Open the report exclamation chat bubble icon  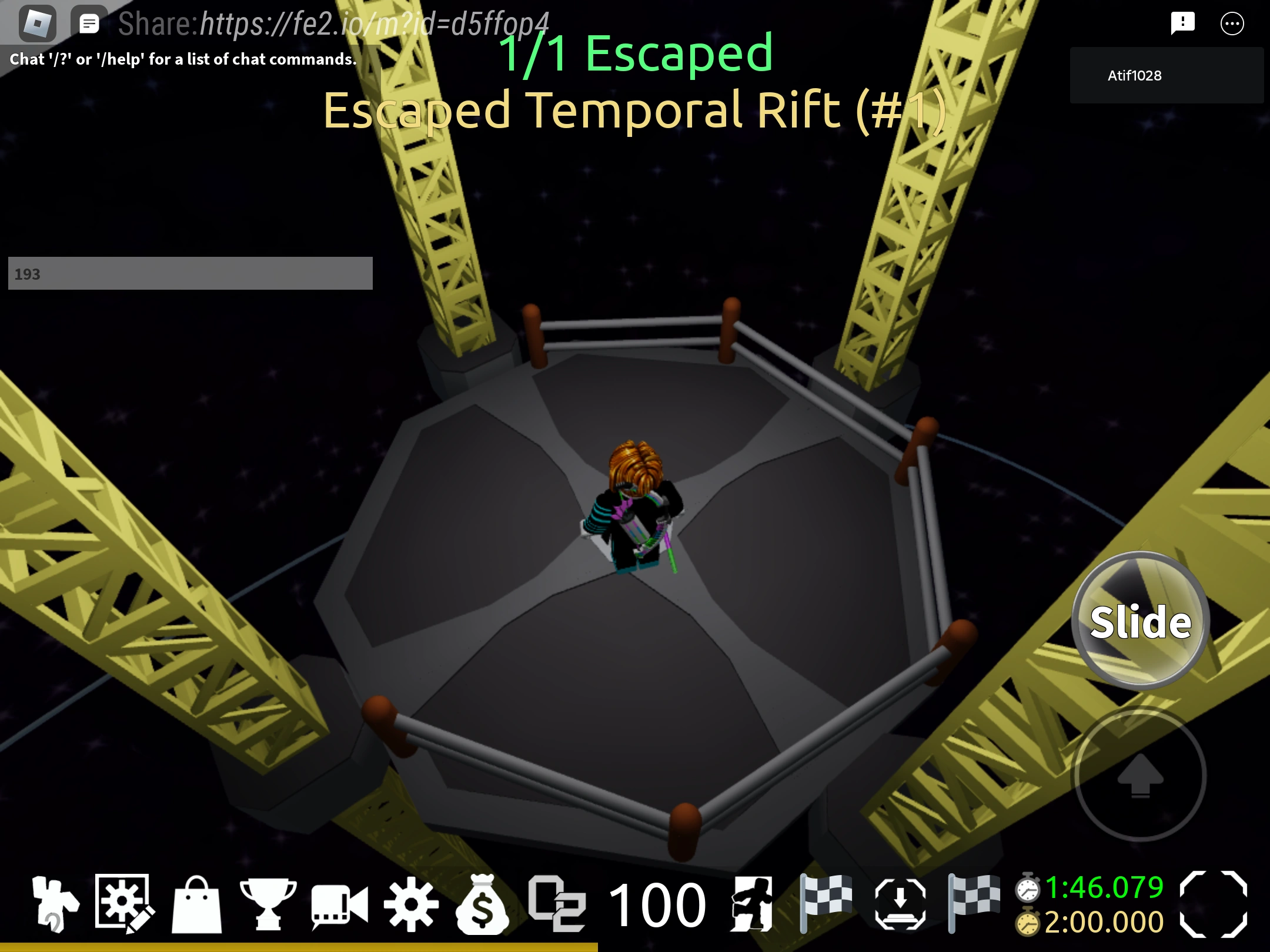[x=1183, y=22]
